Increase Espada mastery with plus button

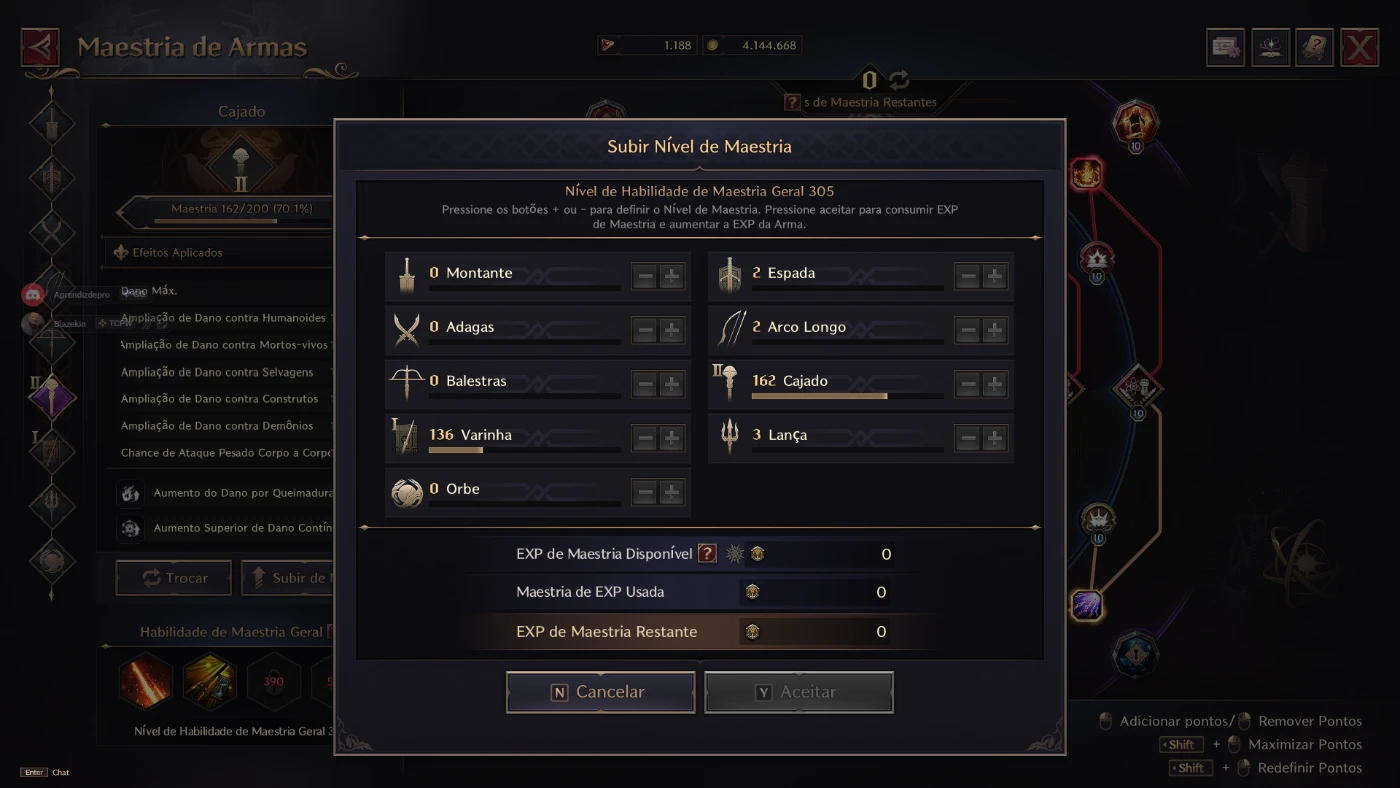995,276
